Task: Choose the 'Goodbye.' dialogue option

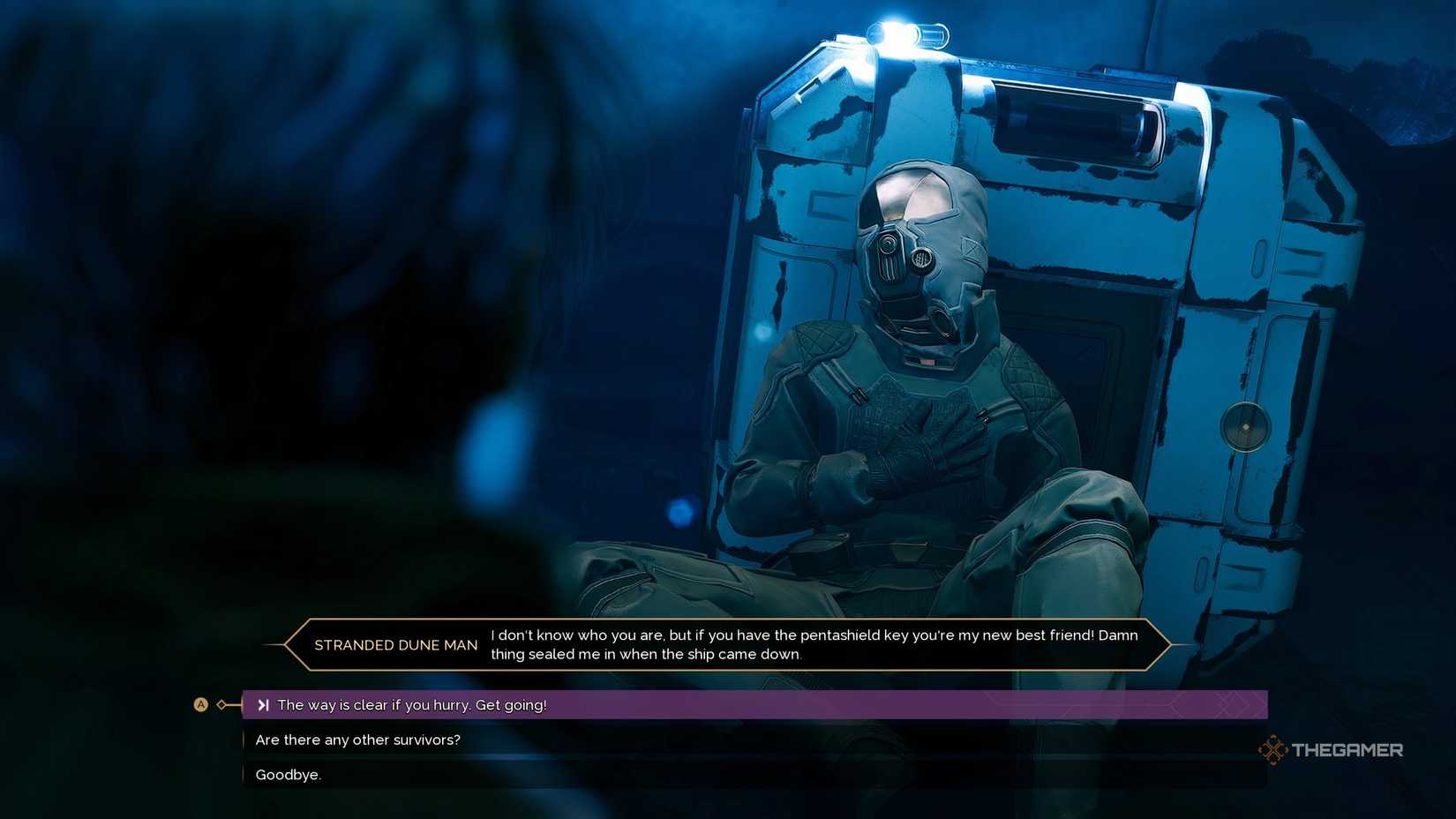Action: click(x=289, y=774)
